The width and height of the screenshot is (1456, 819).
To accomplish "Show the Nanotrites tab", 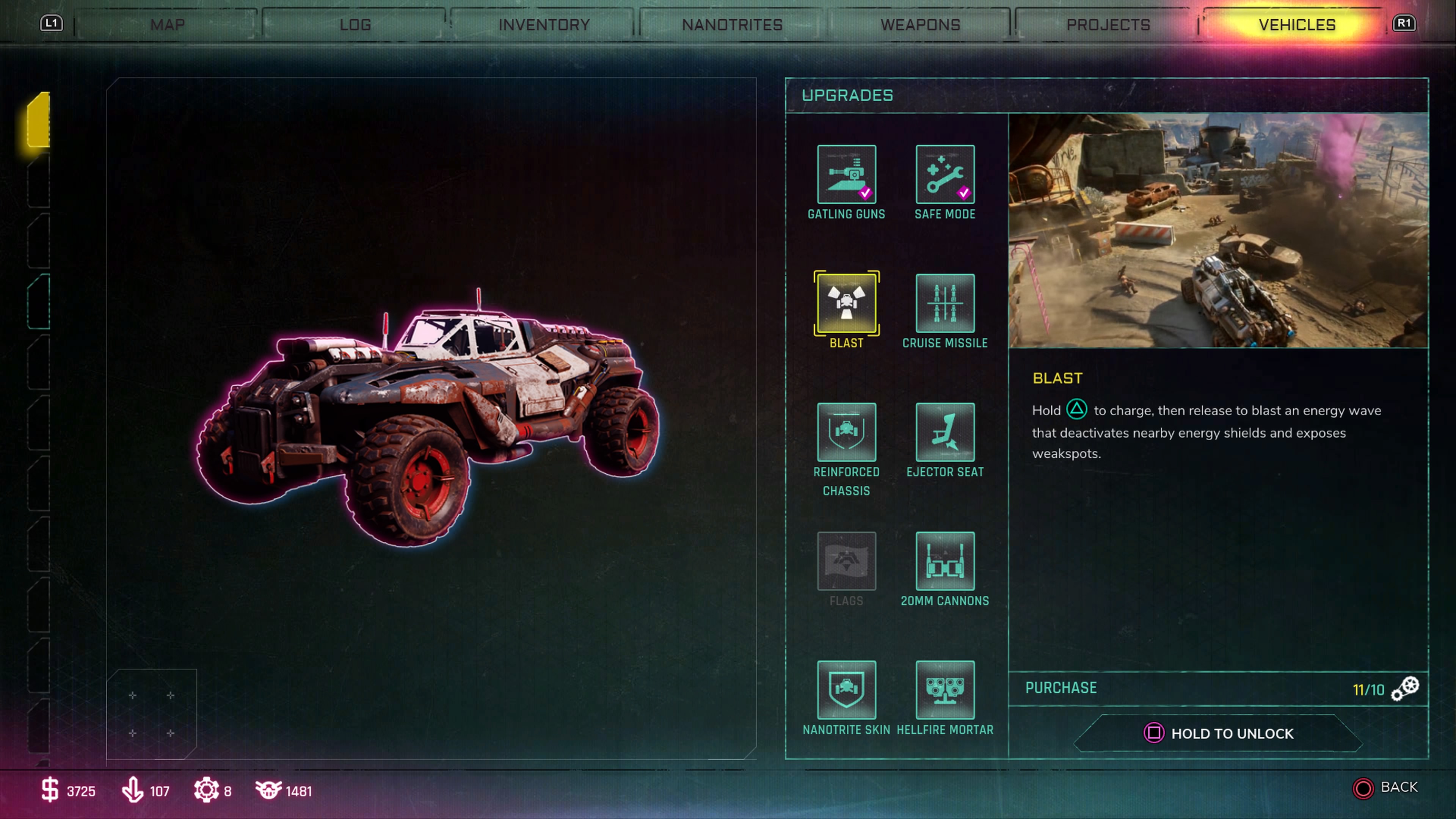I will tap(732, 25).
